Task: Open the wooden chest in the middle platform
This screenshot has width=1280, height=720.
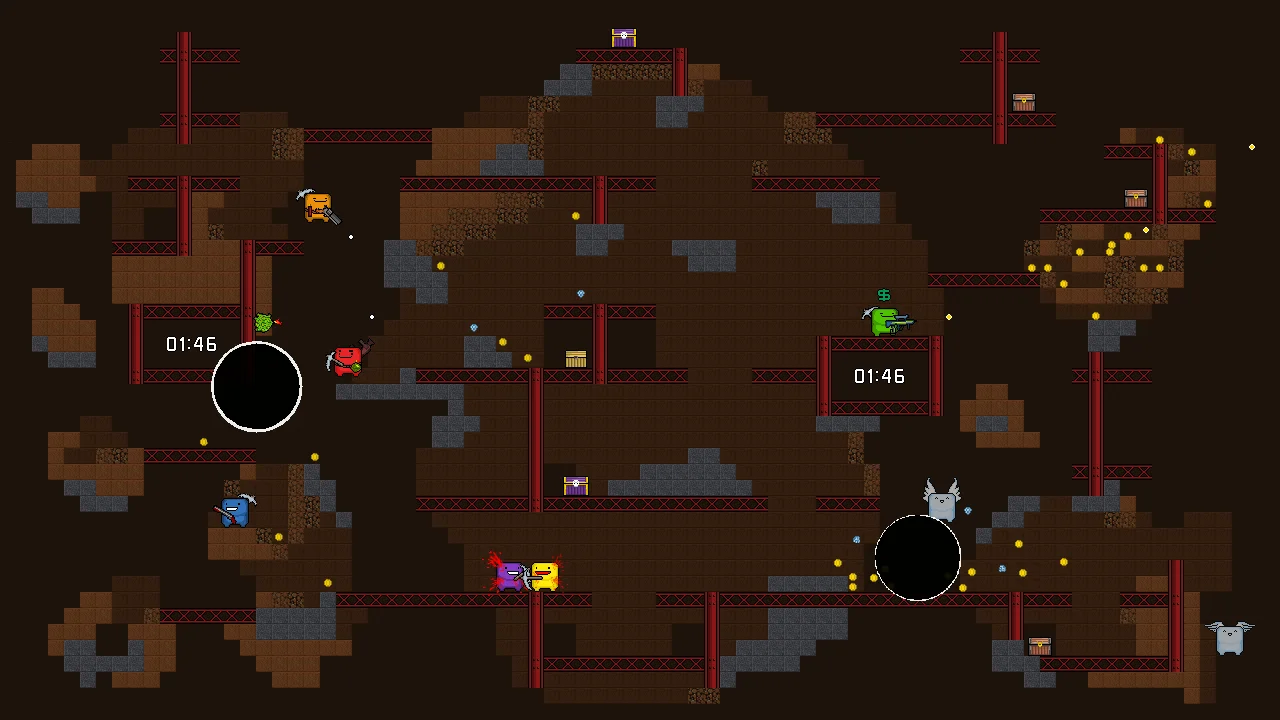Action: click(575, 358)
